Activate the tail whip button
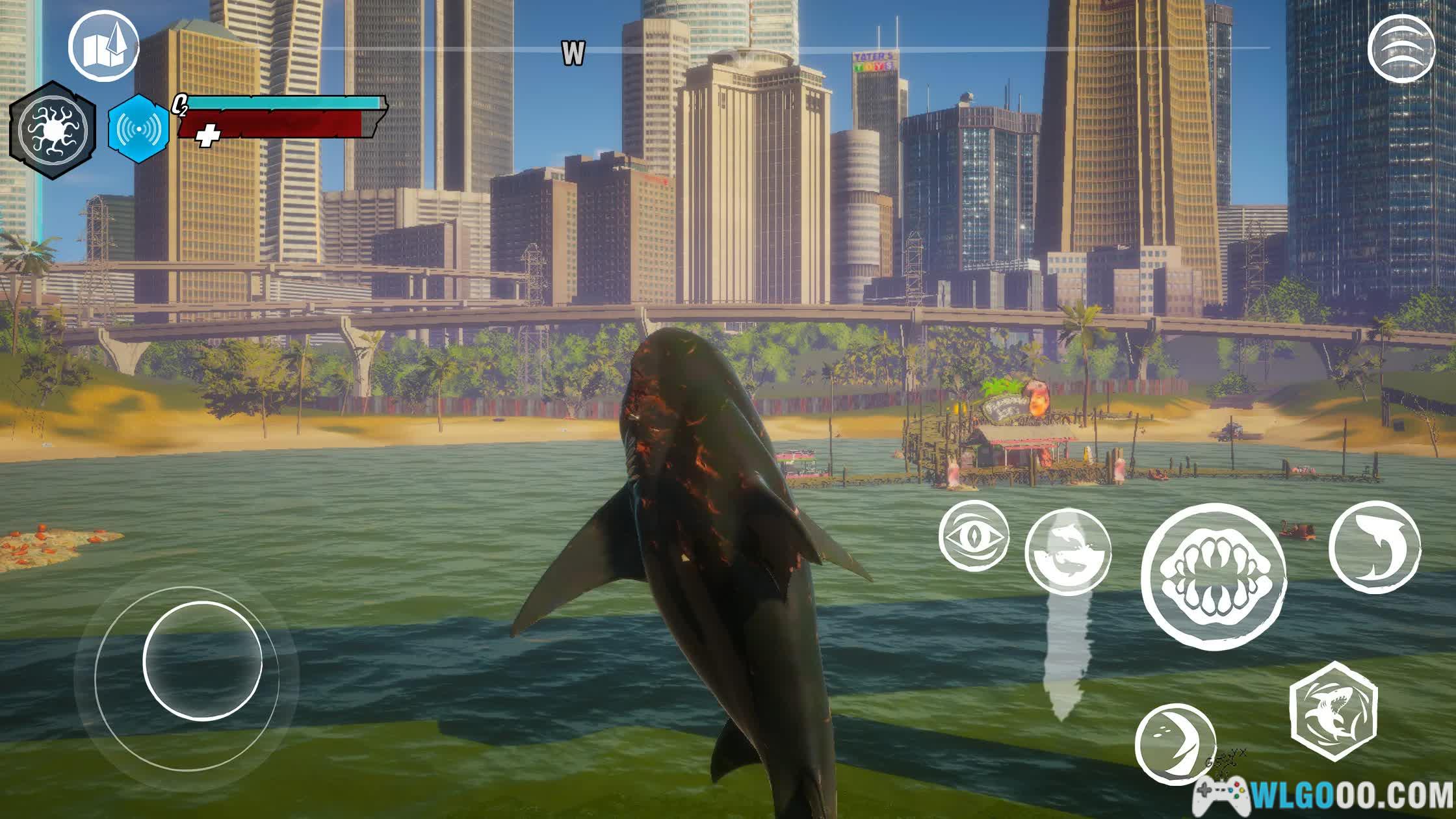 pyautogui.click(x=1175, y=744)
